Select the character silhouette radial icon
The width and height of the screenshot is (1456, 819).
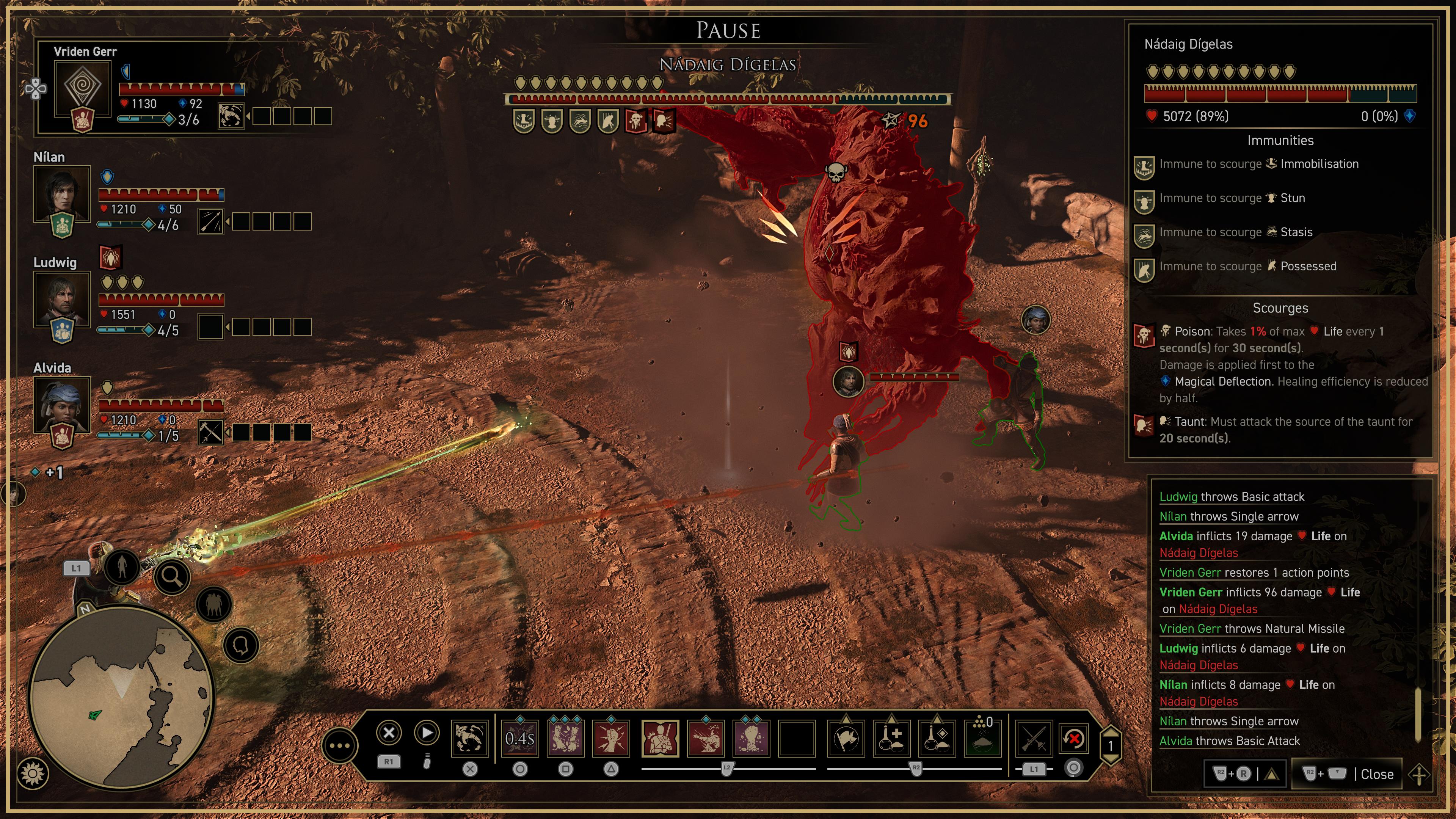122,568
